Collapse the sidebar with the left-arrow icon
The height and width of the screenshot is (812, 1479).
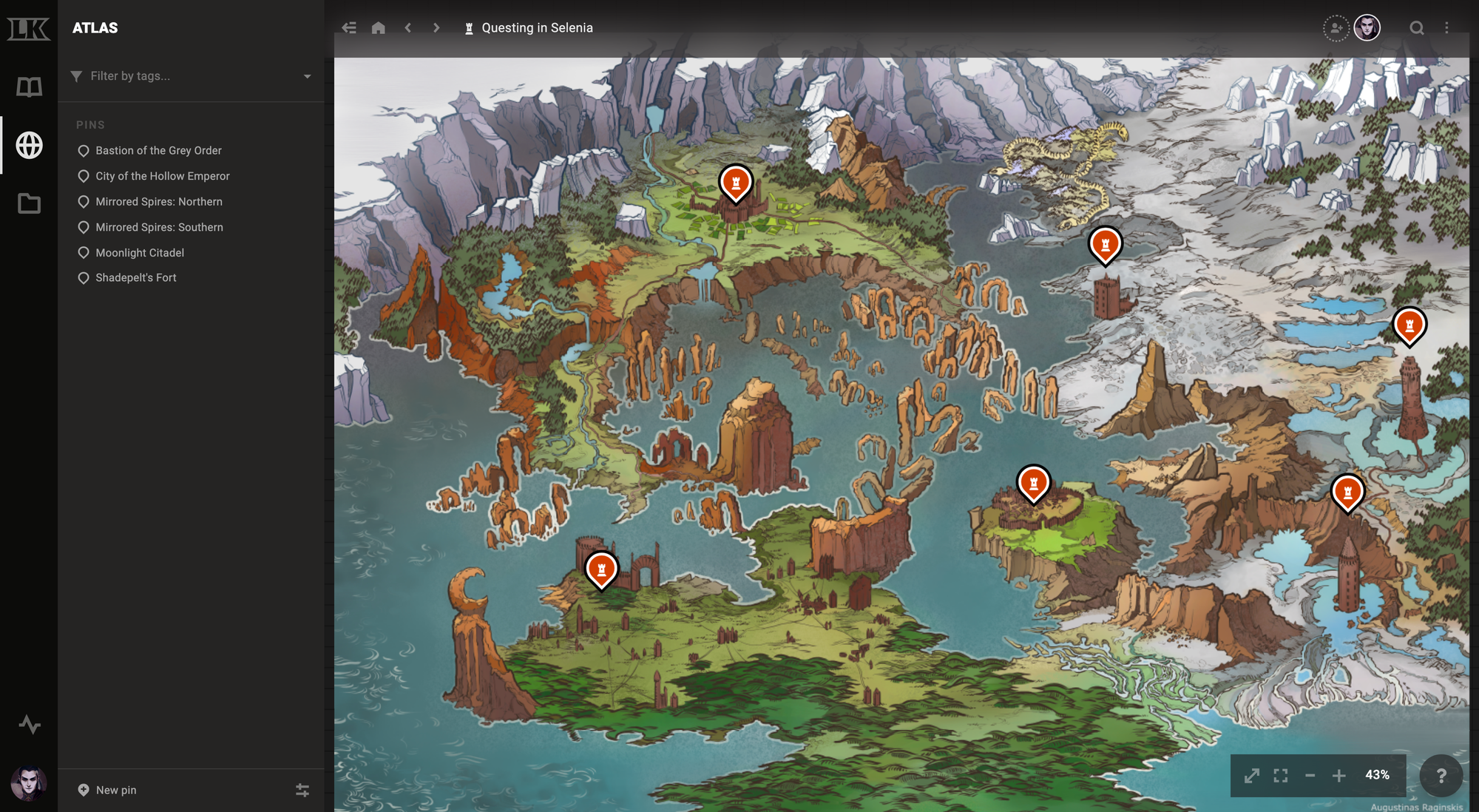pyautogui.click(x=349, y=27)
